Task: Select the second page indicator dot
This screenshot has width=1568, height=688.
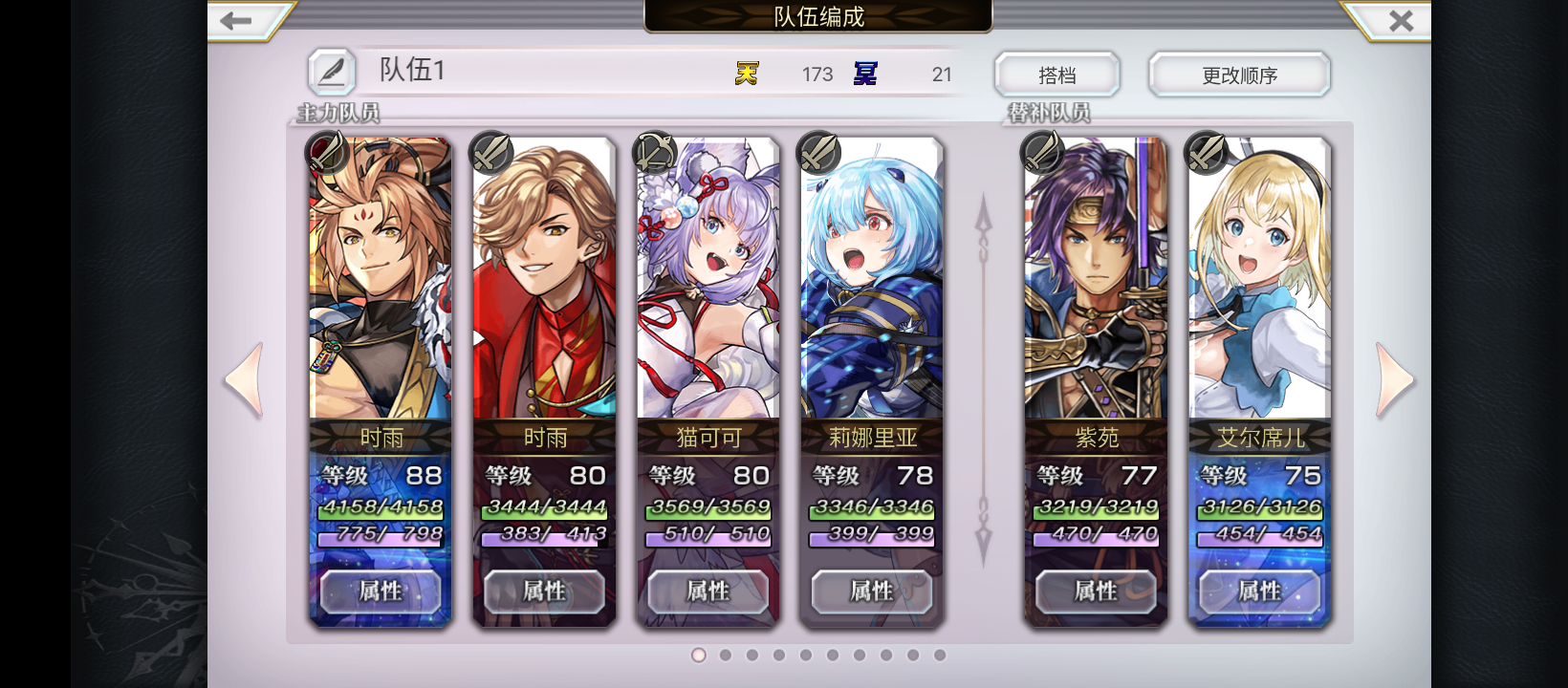Action: 726,656
